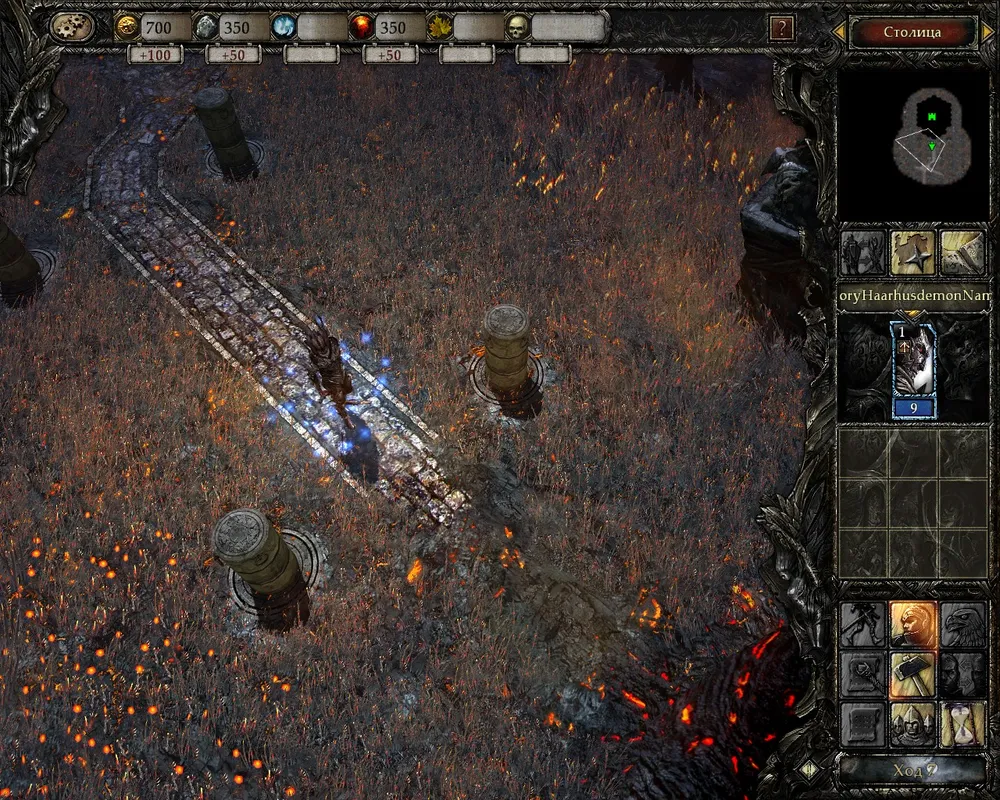The width and height of the screenshot is (1000, 800).
Task: Click the greyed warriors icon below minimap
Action: pyautogui.click(x=862, y=253)
